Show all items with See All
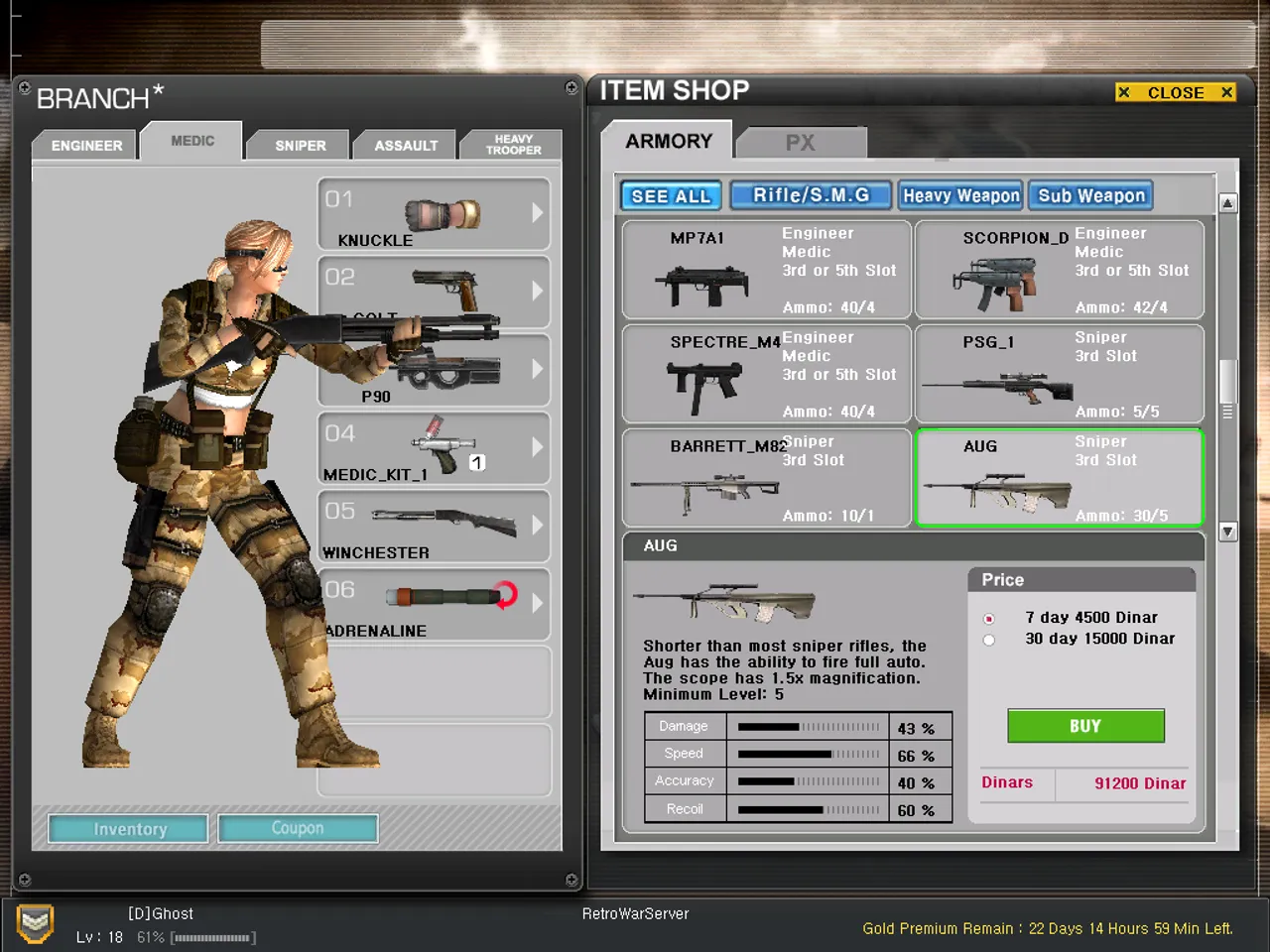The width and height of the screenshot is (1270, 952). tap(671, 196)
